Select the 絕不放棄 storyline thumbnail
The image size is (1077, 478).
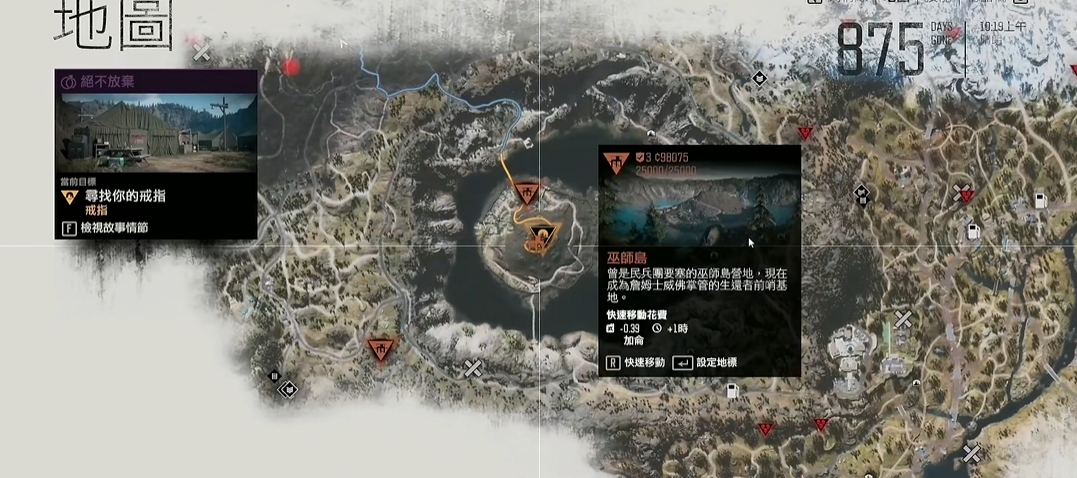tap(155, 132)
